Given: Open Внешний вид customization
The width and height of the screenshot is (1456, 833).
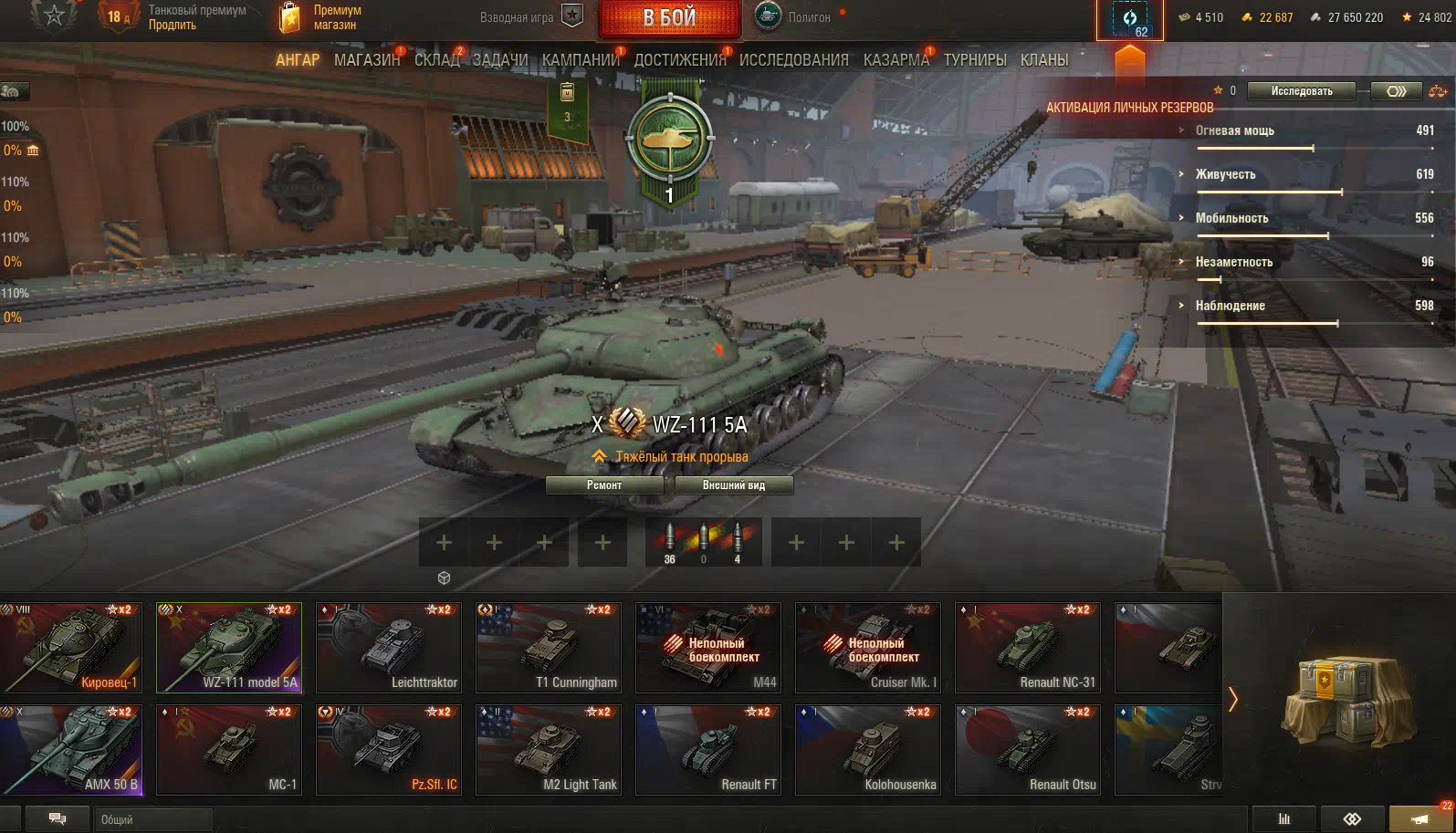Looking at the screenshot, I should [x=733, y=485].
